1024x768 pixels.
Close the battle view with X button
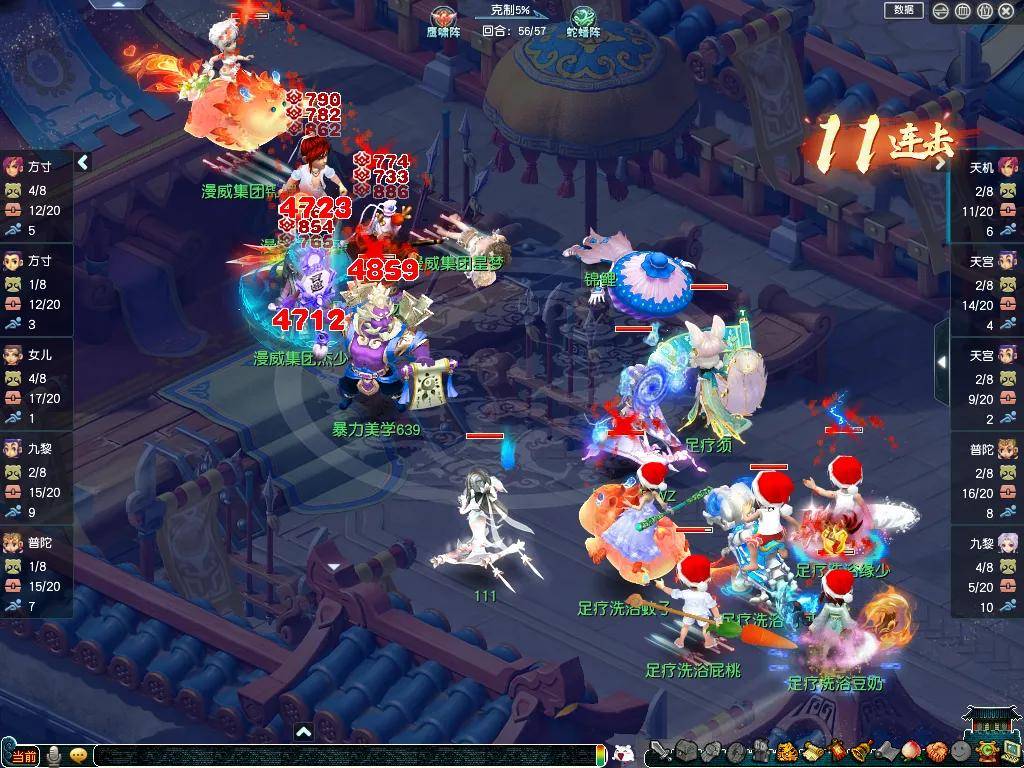(1006, 11)
